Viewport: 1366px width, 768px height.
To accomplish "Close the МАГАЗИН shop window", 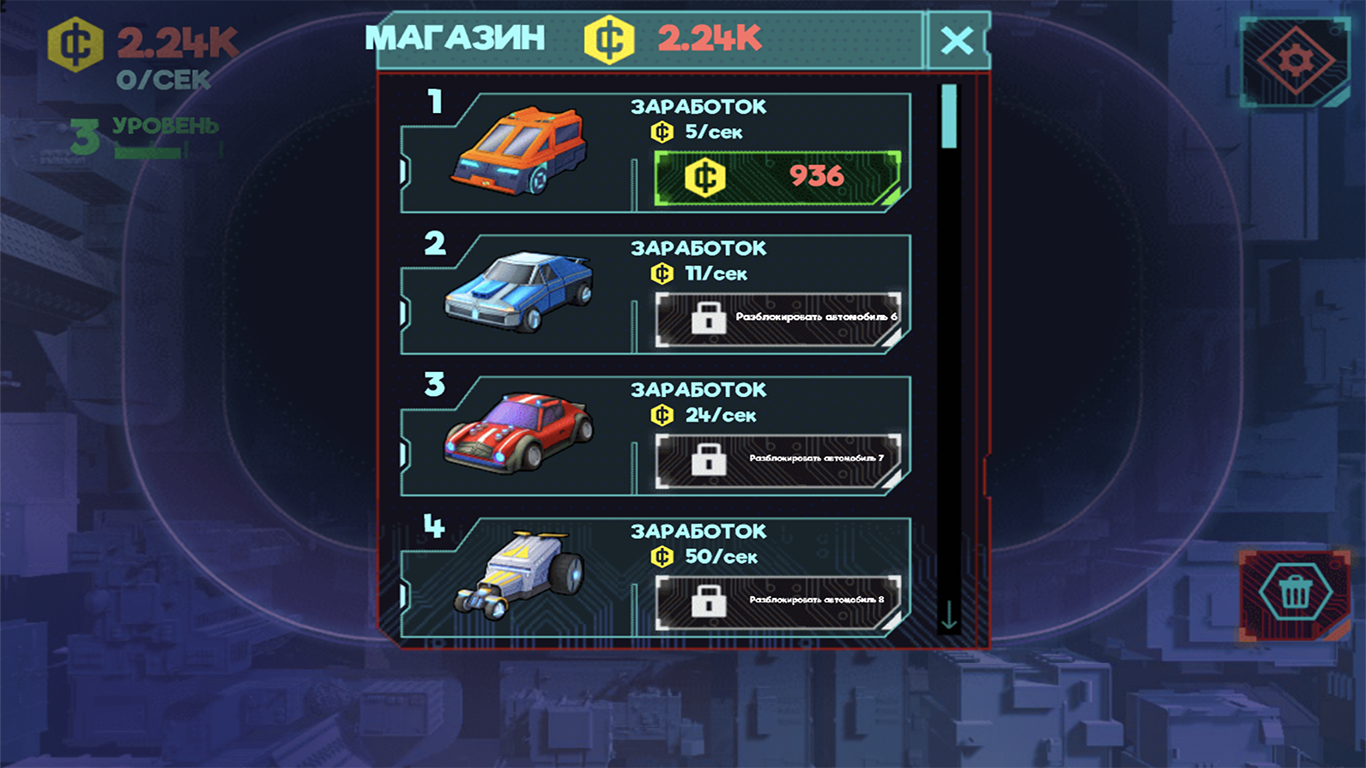I will pos(958,39).
